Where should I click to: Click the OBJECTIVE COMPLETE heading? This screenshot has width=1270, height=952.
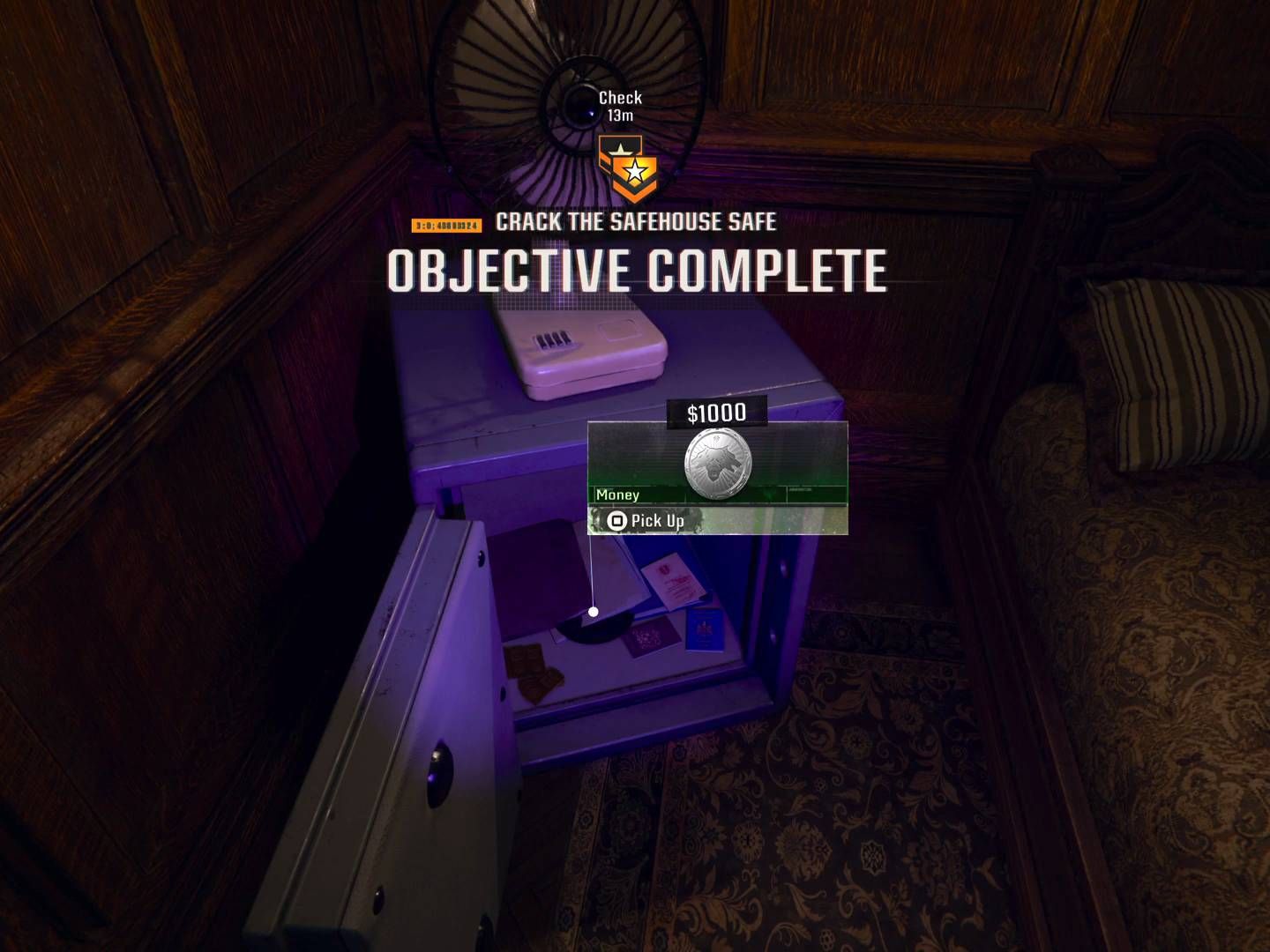coord(637,268)
